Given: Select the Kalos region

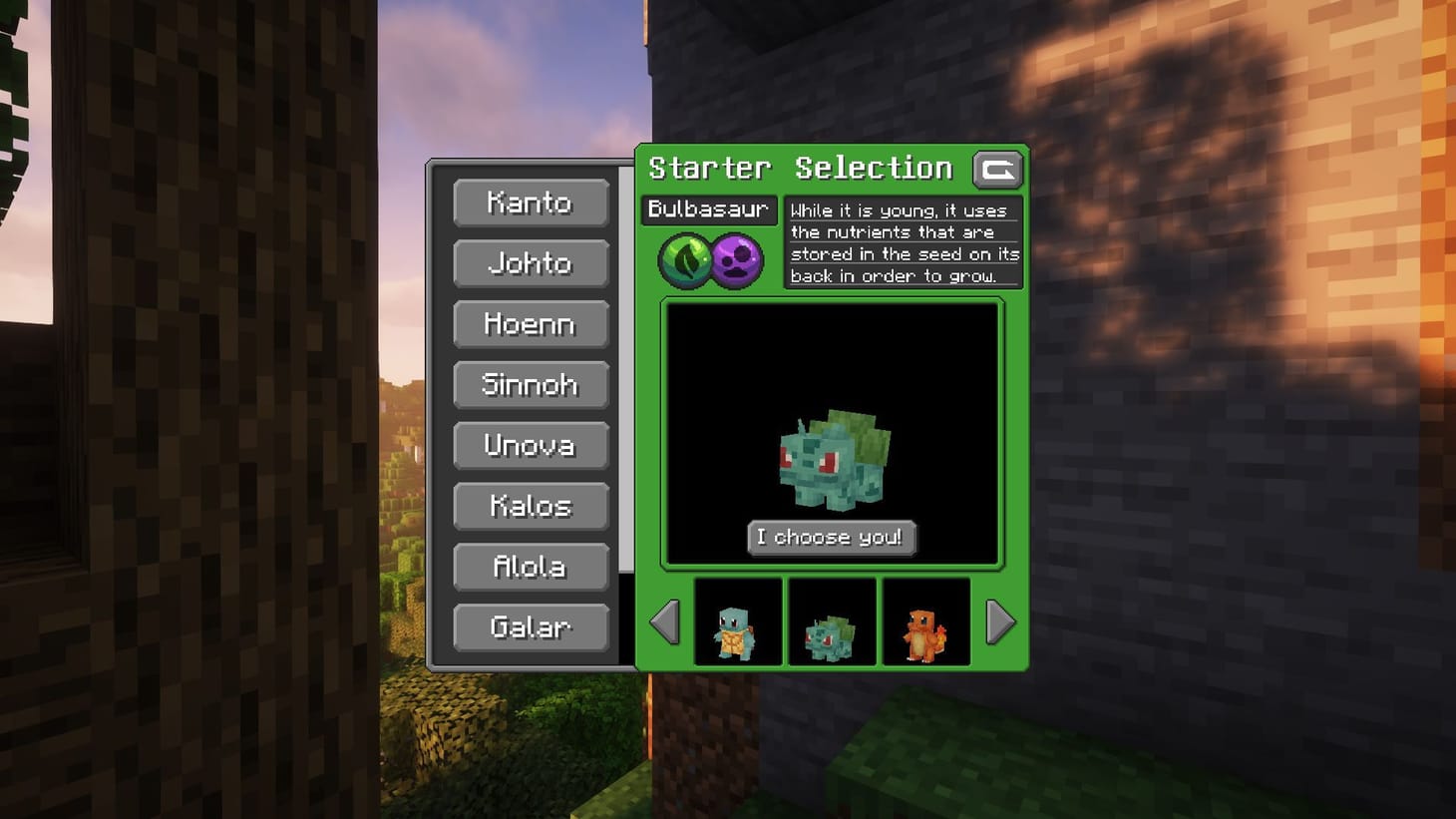Looking at the screenshot, I should [x=531, y=507].
